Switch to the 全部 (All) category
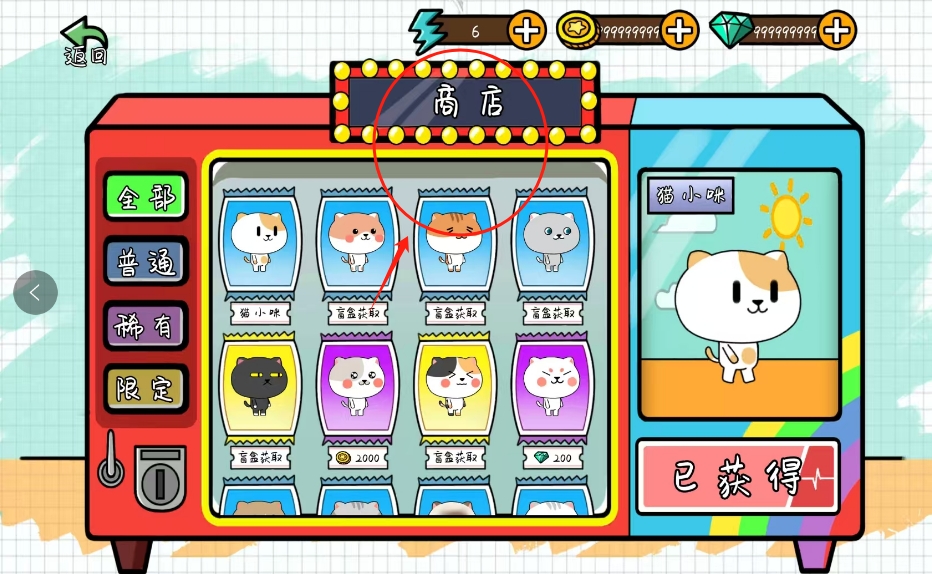 pos(145,197)
